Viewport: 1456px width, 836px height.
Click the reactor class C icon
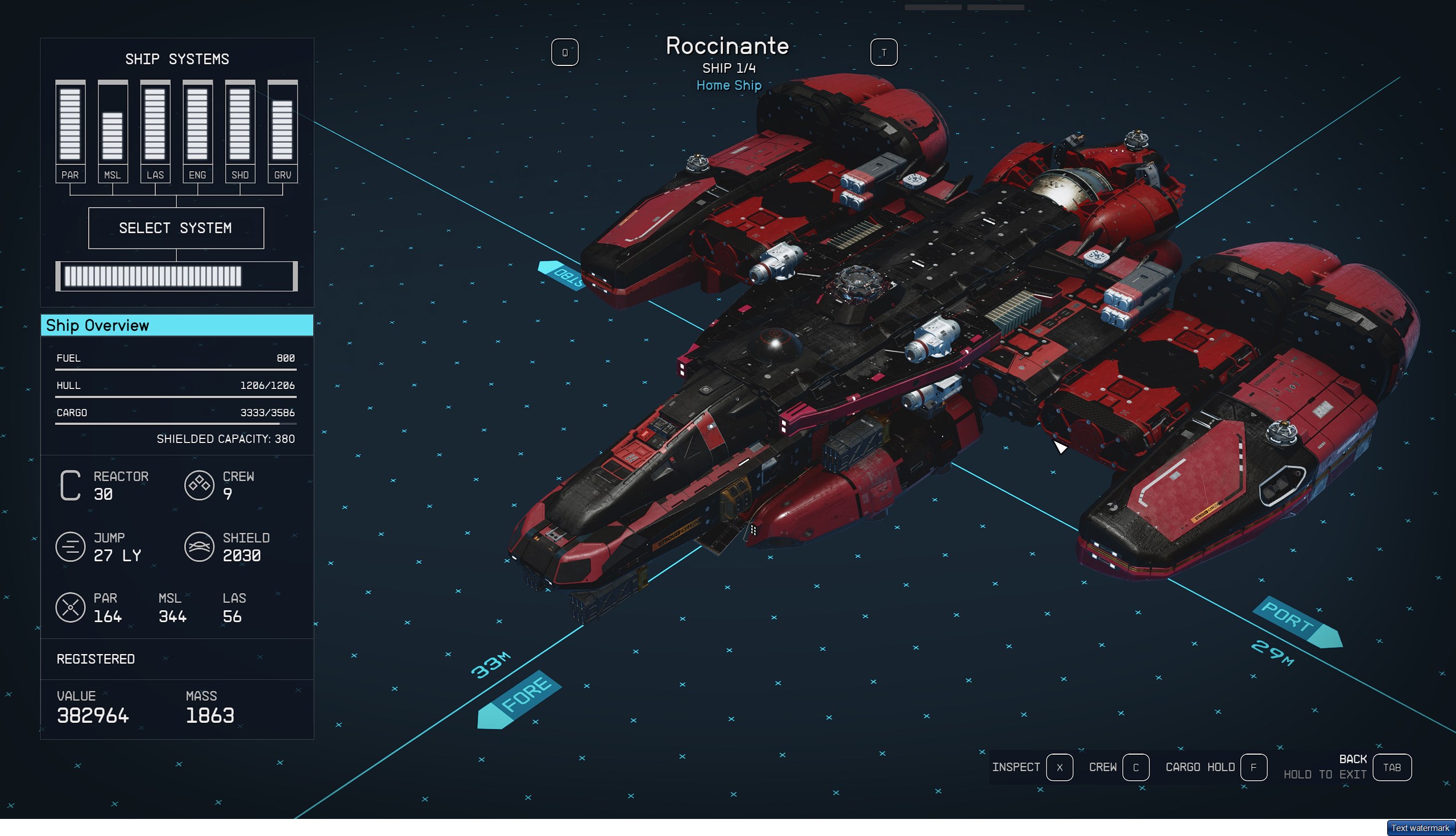(70, 484)
